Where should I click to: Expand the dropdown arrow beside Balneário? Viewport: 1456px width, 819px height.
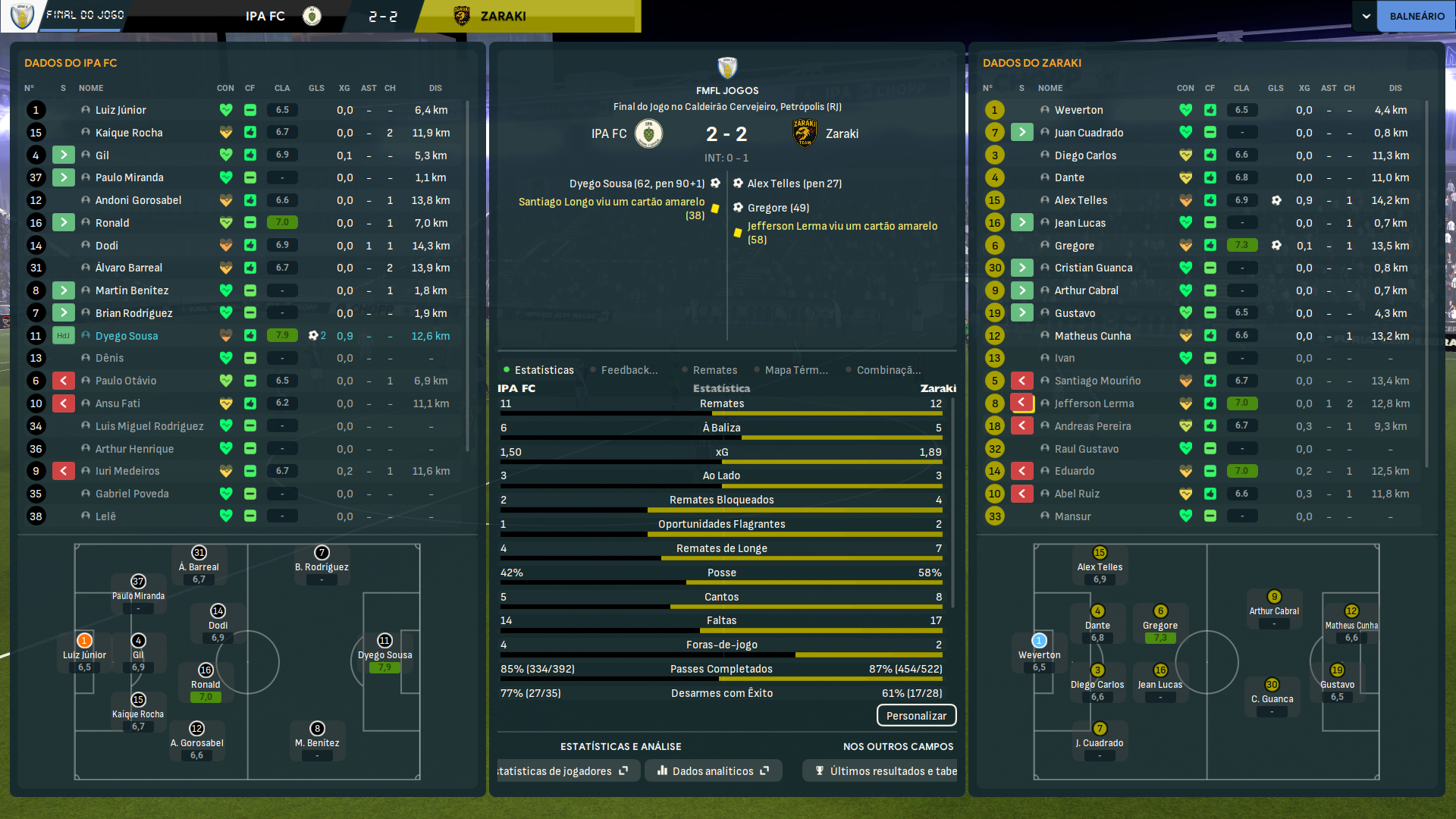1366,16
